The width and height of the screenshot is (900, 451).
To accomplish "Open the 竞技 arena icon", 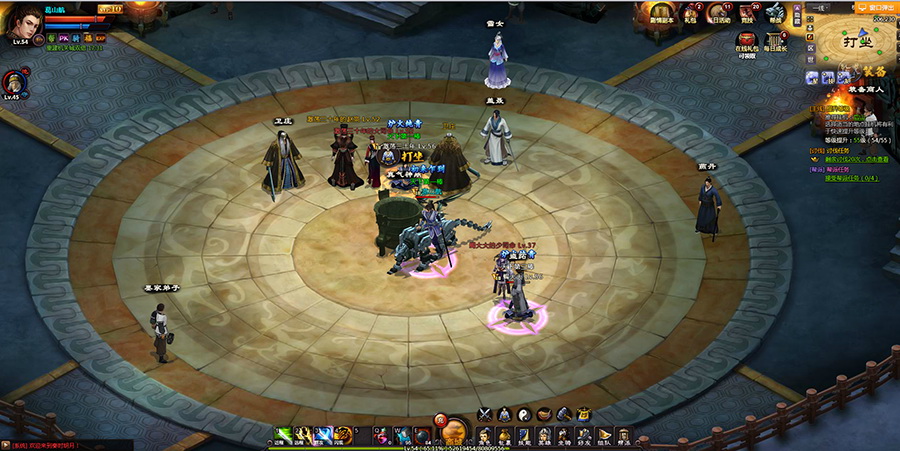I will coord(749,12).
